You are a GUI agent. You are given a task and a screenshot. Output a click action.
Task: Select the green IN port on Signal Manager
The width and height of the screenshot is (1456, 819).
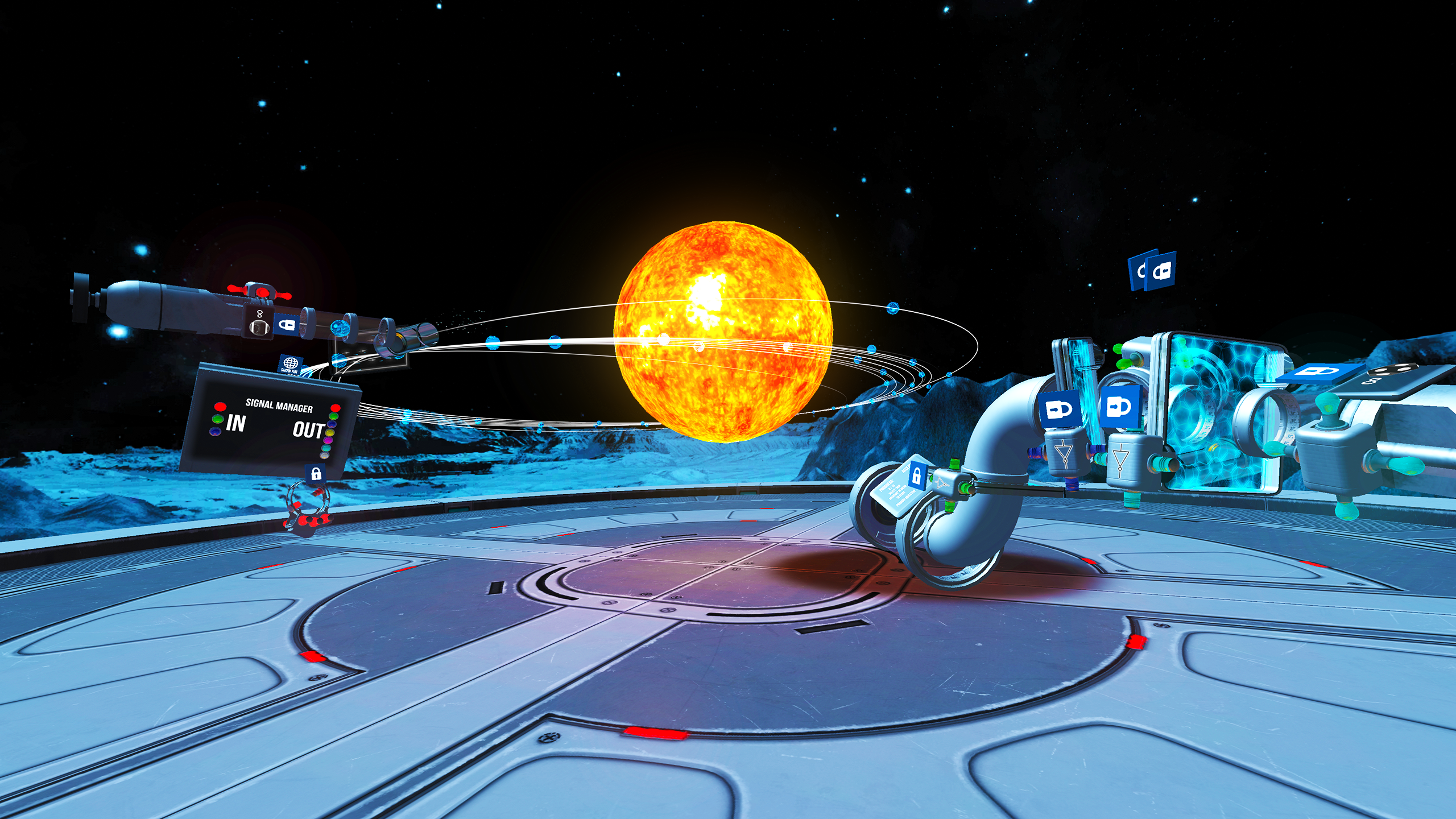pyautogui.click(x=217, y=419)
